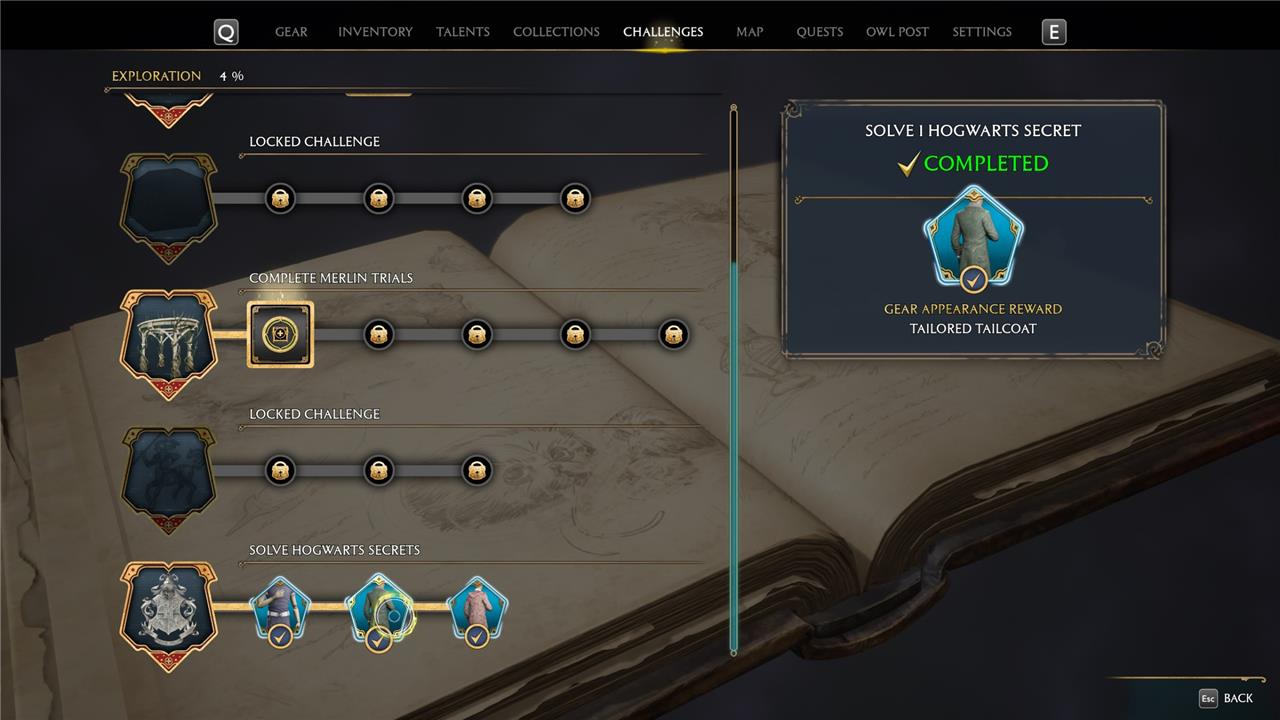Viewport: 1280px width, 720px height.
Task: Go to the Settings tab
Action: coord(982,32)
